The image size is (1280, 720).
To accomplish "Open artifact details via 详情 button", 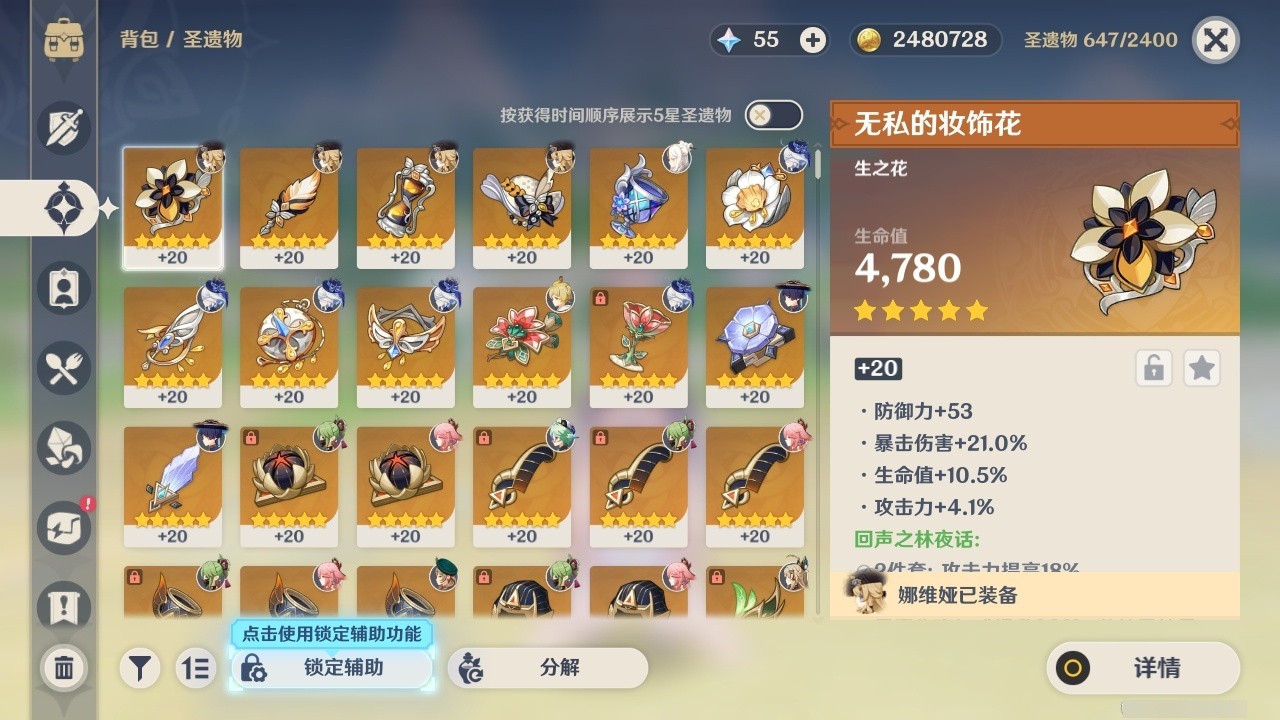I will point(1143,668).
